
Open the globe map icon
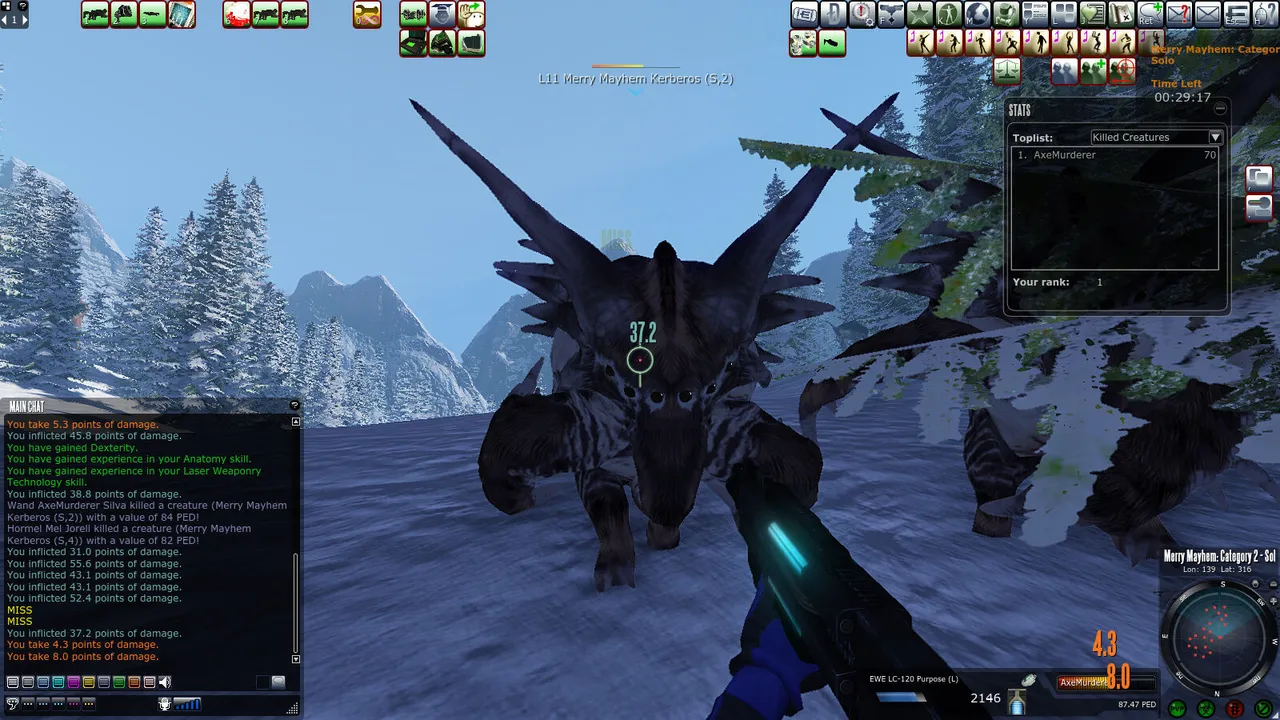[977, 14]
